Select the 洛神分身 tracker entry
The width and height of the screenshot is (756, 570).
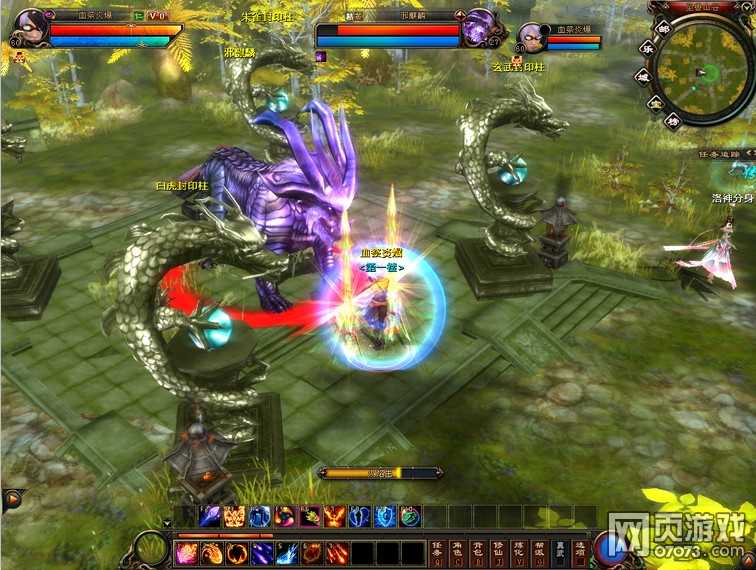(733, 198)
